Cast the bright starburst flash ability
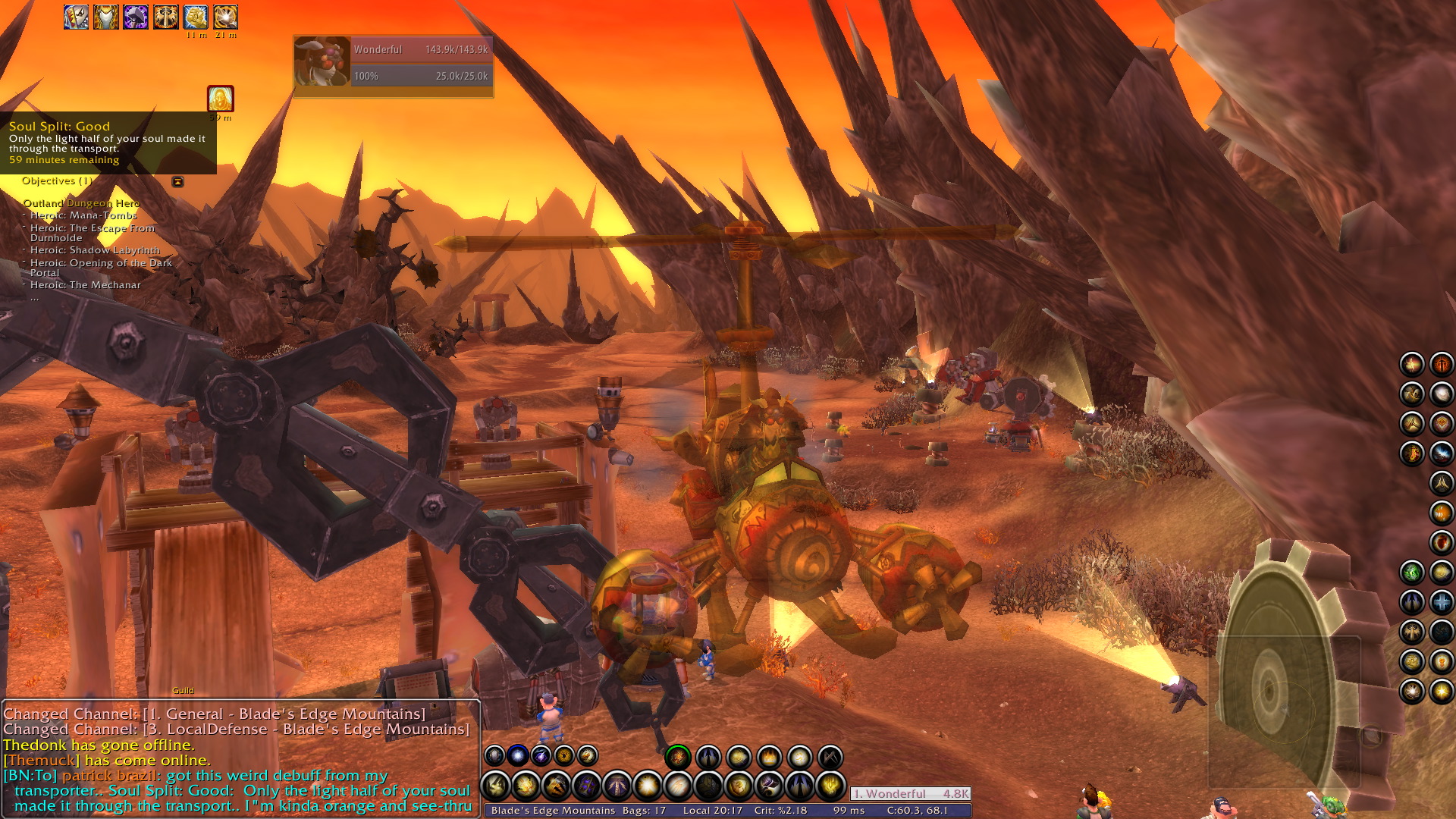The width and height of the screenshot is (1456, 819). 648,786
